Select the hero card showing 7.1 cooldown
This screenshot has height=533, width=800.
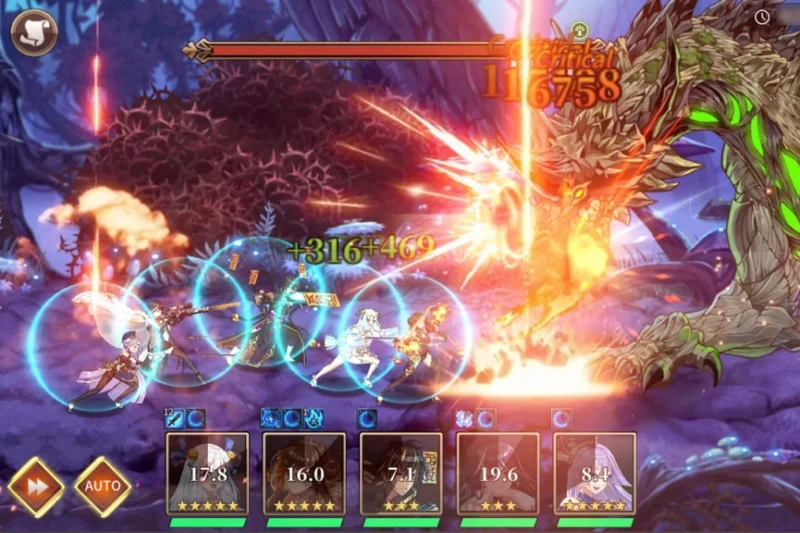pyautogui.click(x=401, y=473)
